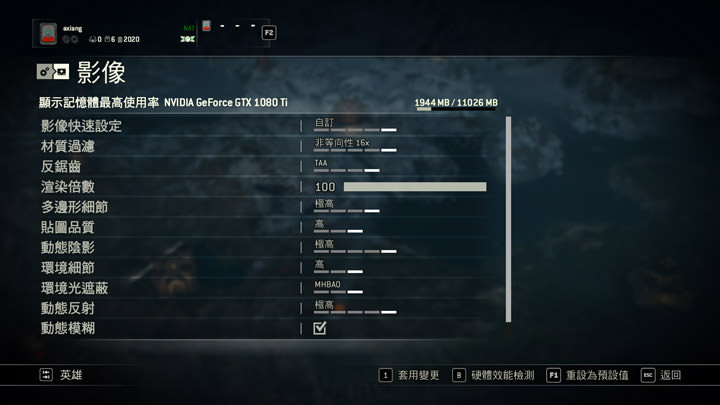Select the 多邊形細節 setting row
The image size is (720, 405).
74,207
